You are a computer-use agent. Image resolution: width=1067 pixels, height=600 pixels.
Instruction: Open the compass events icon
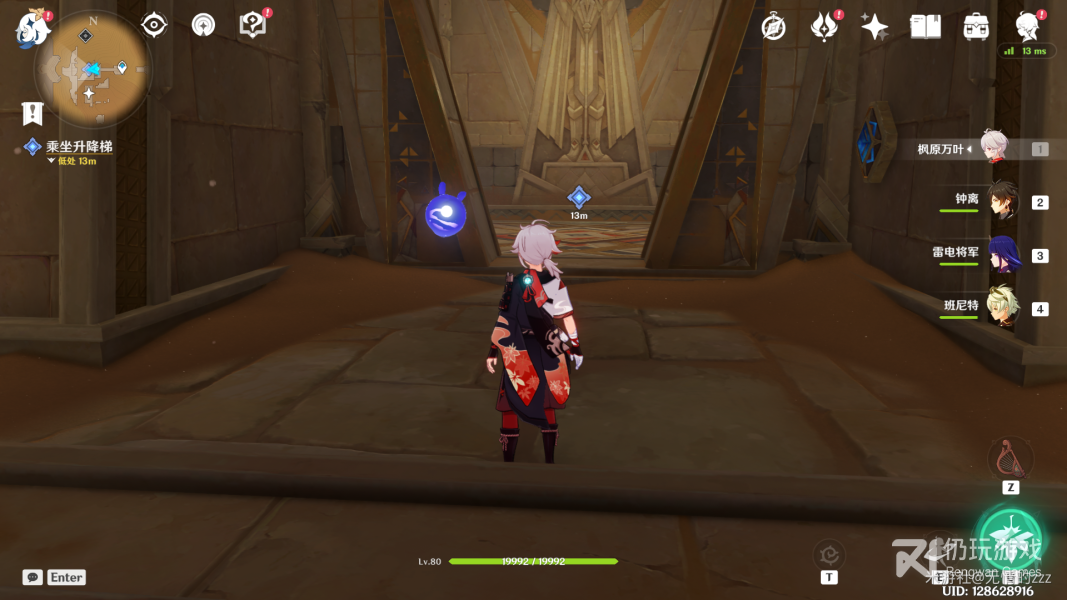[x=773, y=27]
